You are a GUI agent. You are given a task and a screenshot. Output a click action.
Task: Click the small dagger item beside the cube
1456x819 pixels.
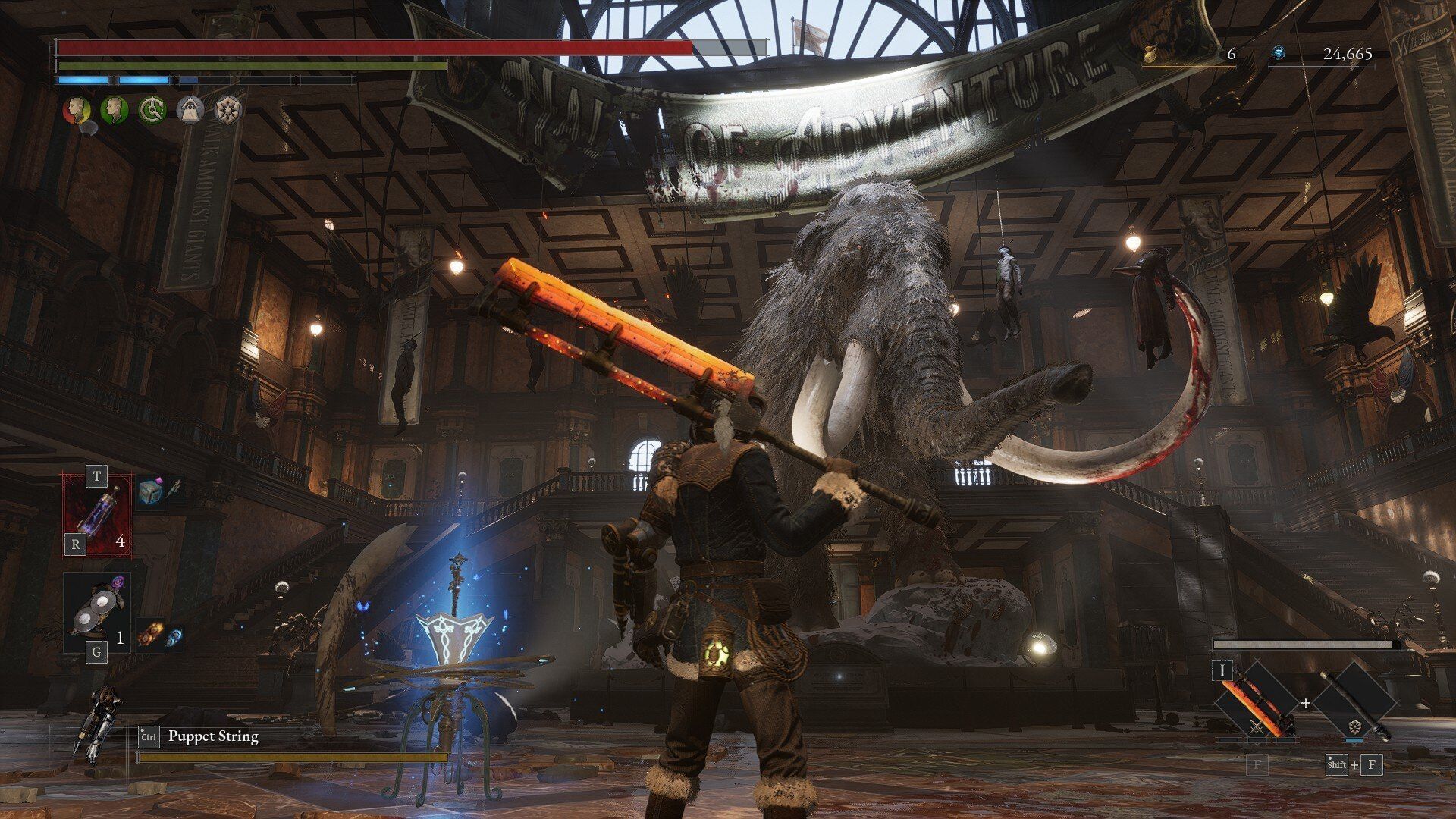tap(174, 489)
